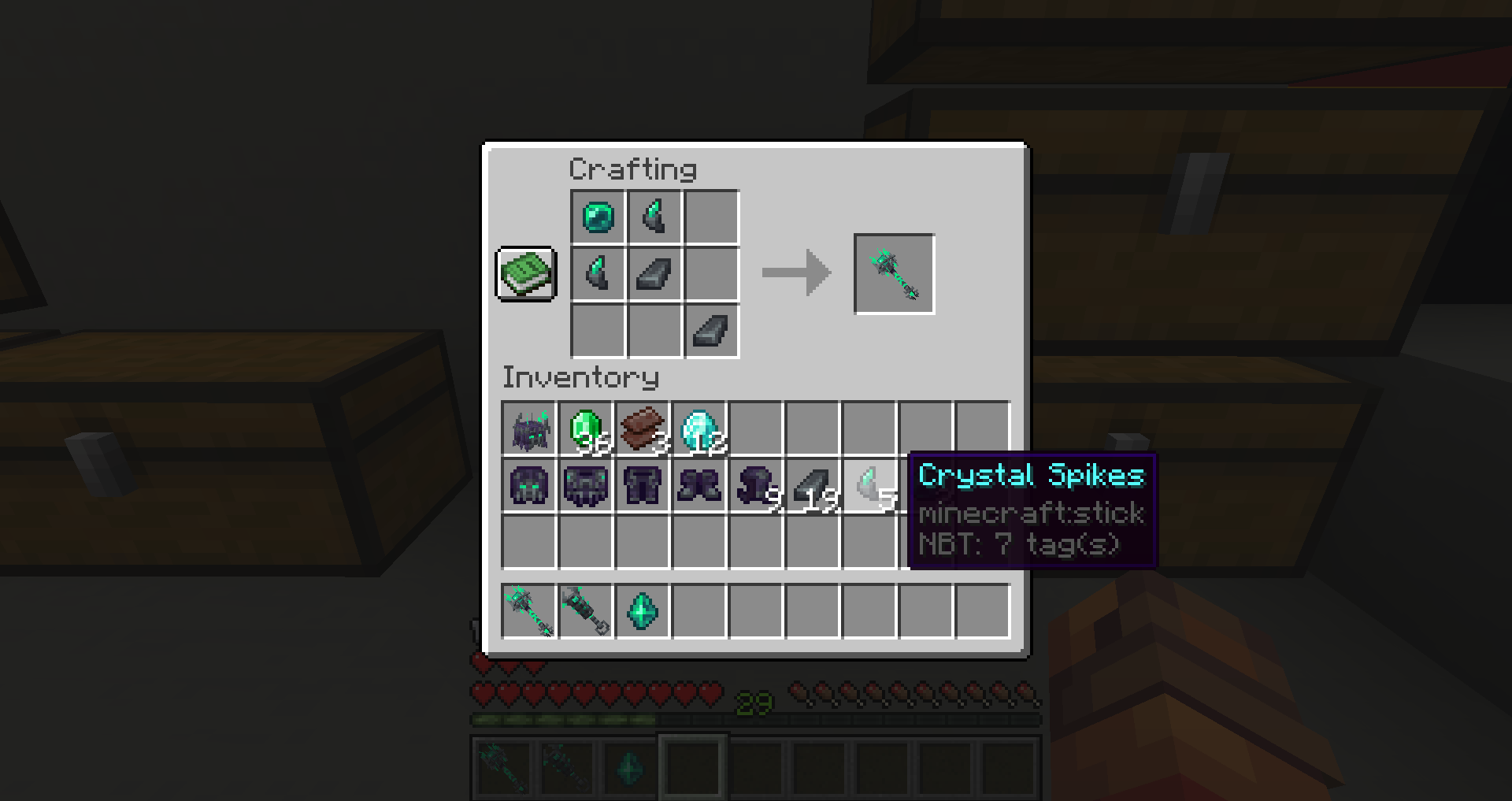This screenshot has width=1512, height=801.
Task: Select the emerald in the crafting grid
Action: coord(597,217)
